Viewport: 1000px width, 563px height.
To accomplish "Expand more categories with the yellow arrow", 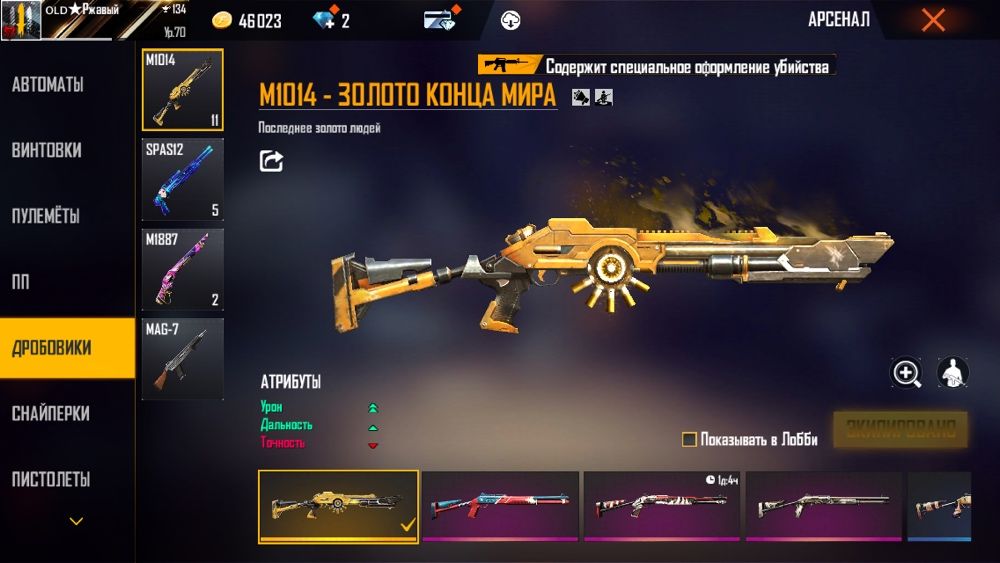I will (x=76, y=521).
